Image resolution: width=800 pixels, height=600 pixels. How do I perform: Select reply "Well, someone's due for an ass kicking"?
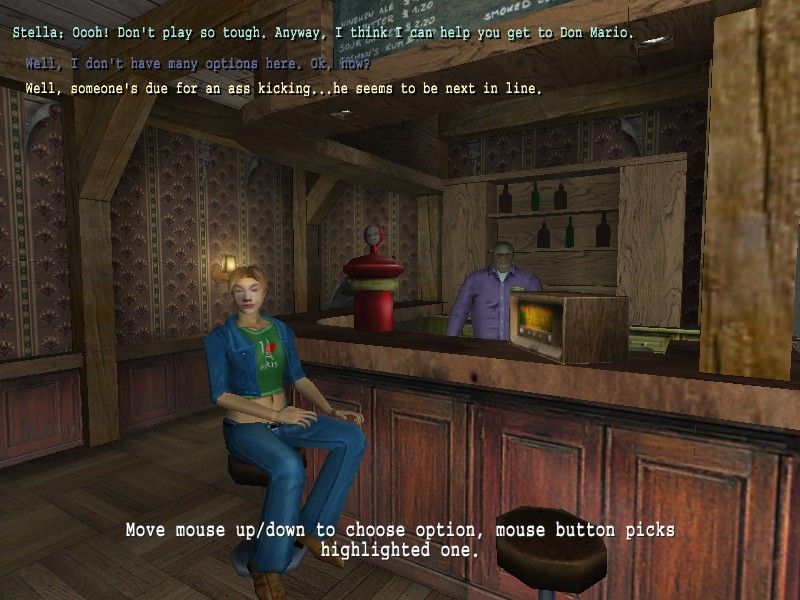point(283,89)
